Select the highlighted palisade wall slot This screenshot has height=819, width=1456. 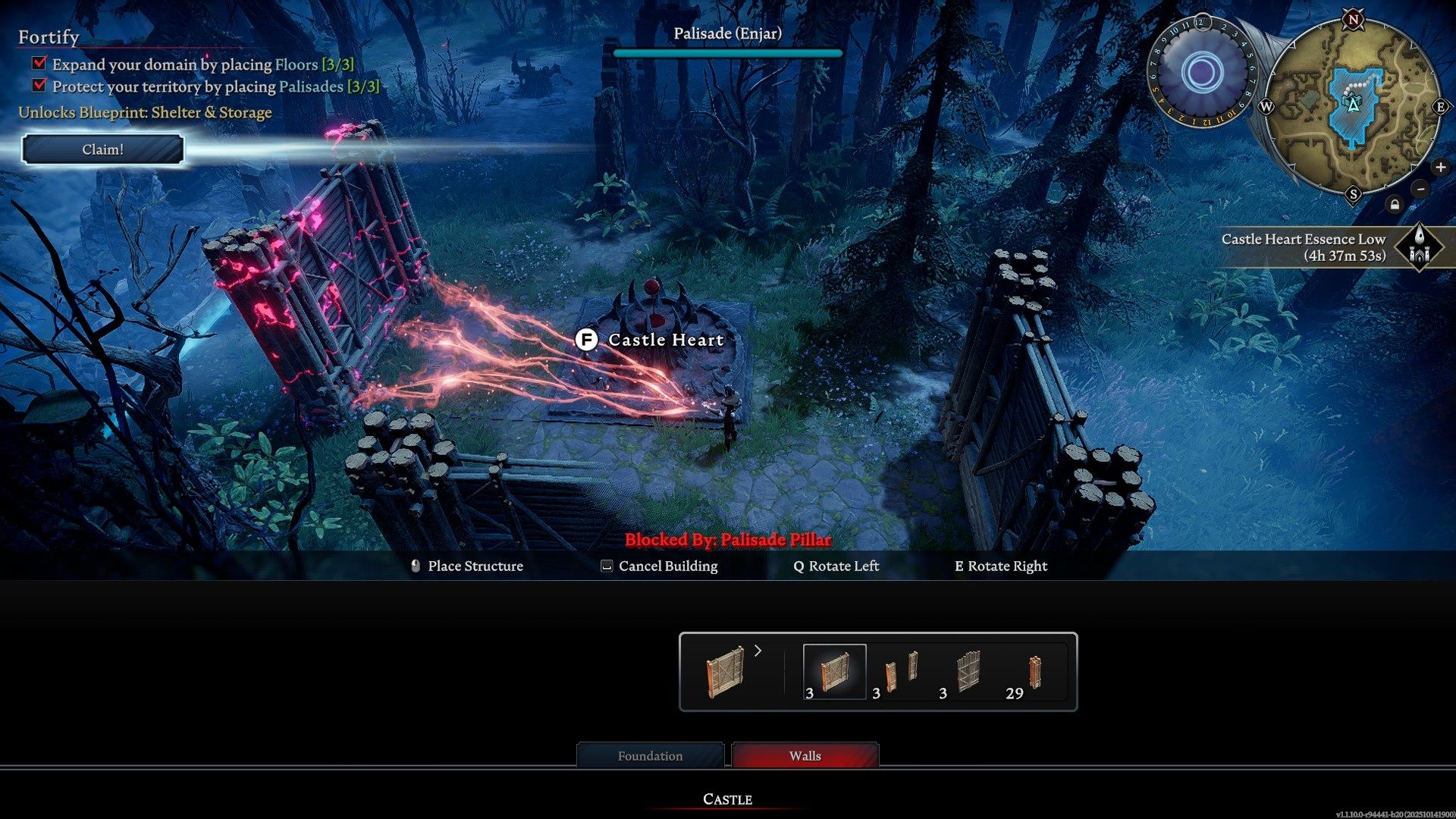[x=834, y=672]
